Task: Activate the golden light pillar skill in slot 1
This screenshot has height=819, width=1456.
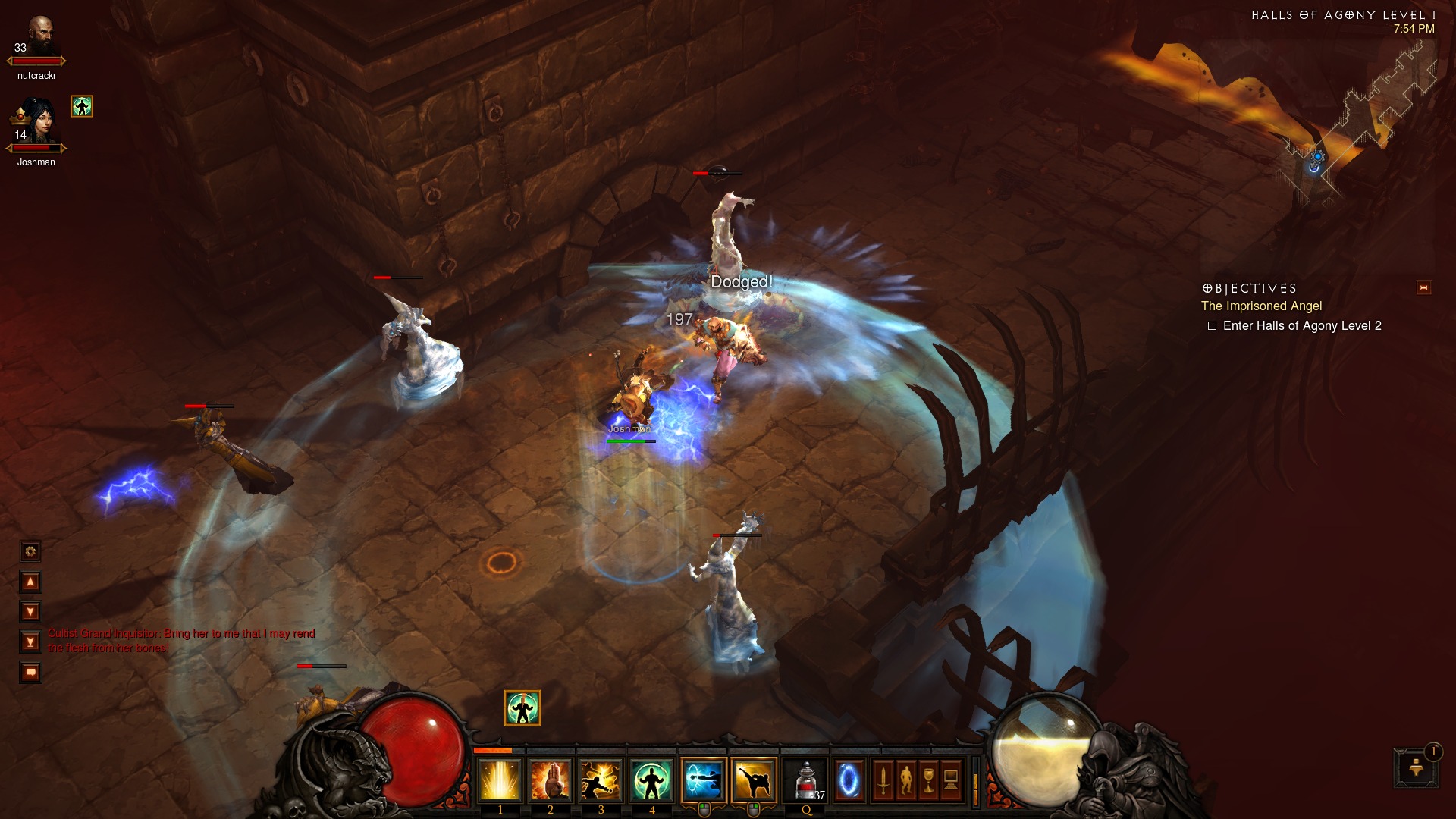Action: pos(499,781)
